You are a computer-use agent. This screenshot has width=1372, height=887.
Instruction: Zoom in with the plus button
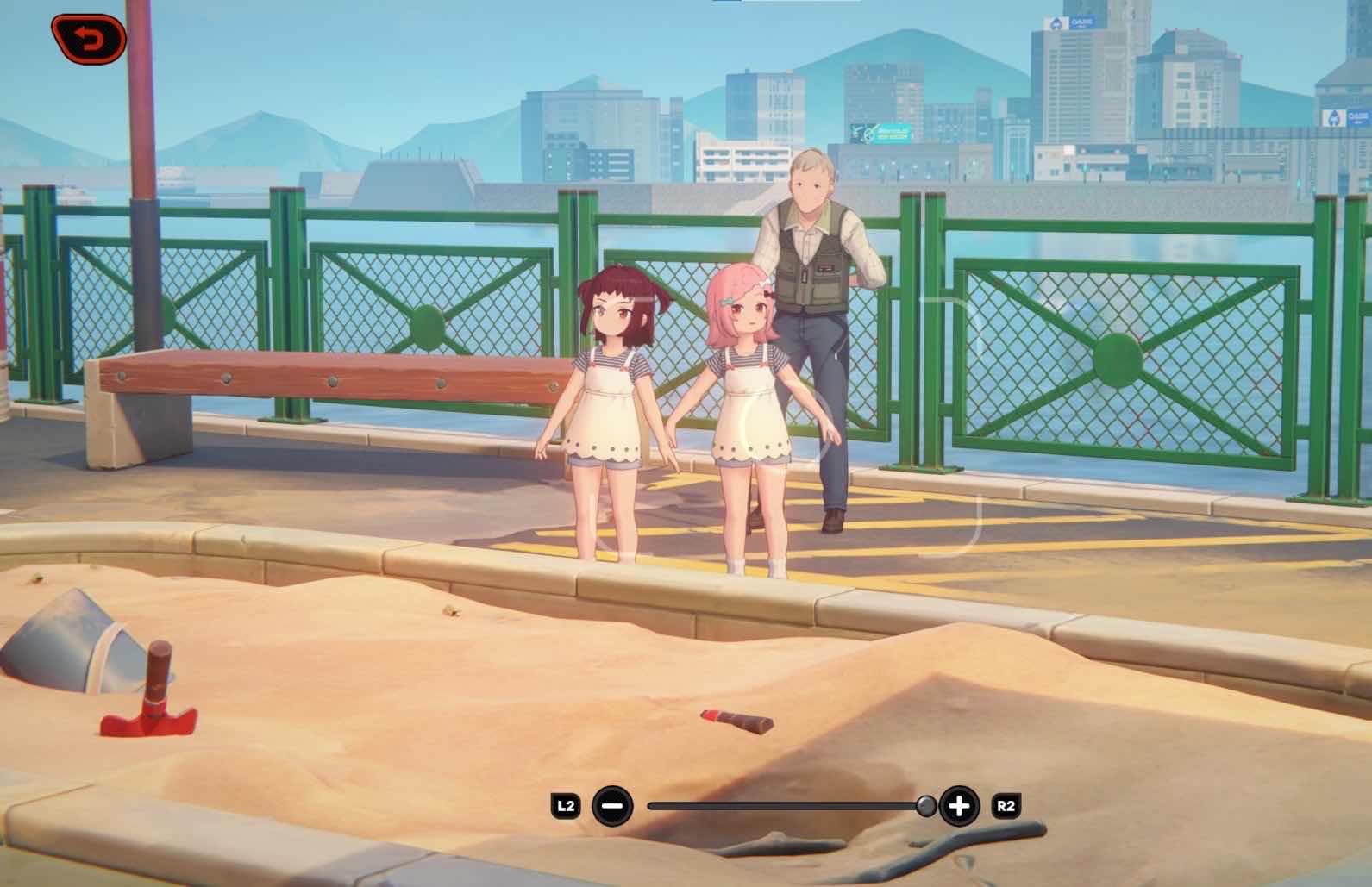(959, 807)
